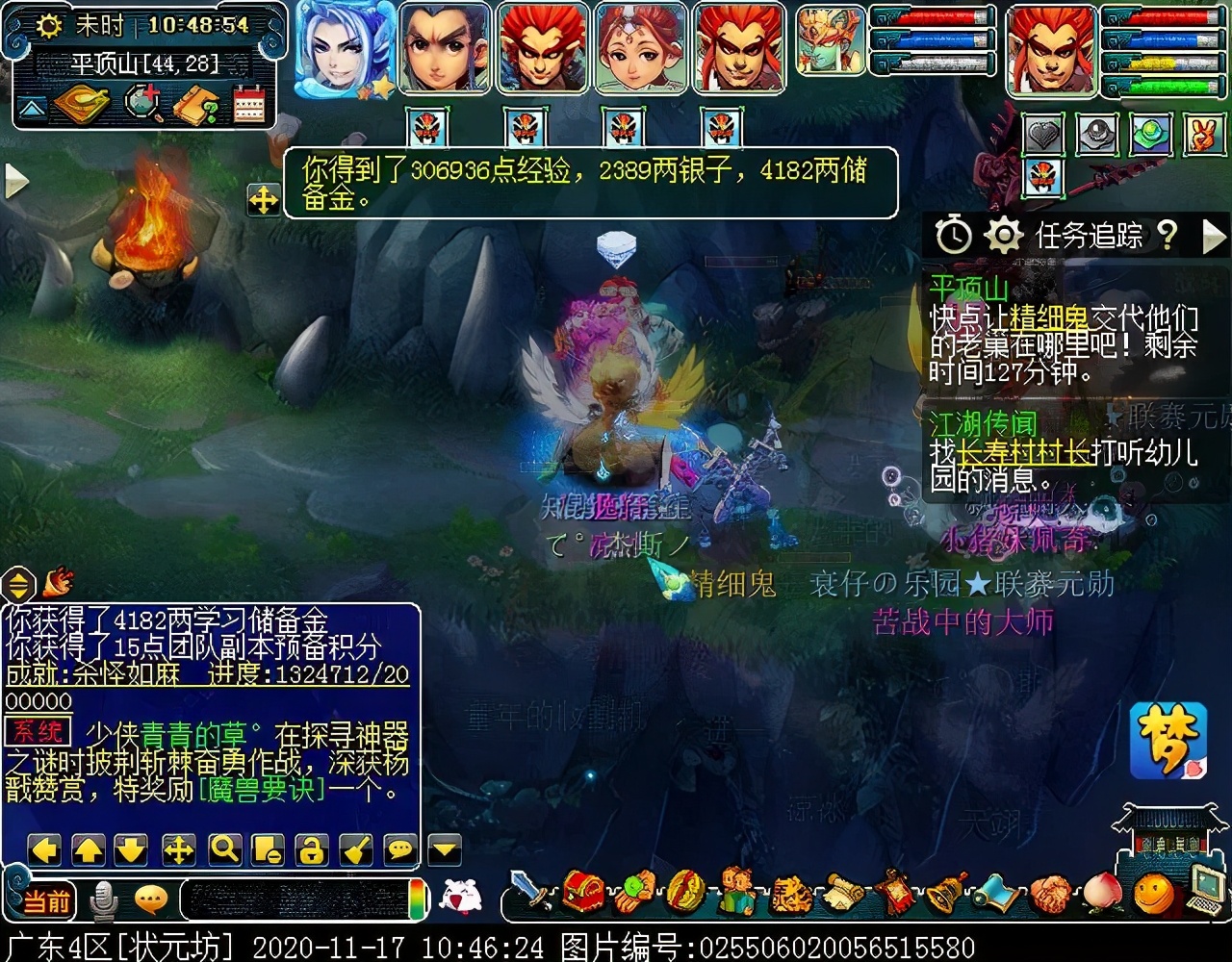1232x962 pixels.
Task: Click the 长寿村村长 link in tracker
Action: (1026, 452)
